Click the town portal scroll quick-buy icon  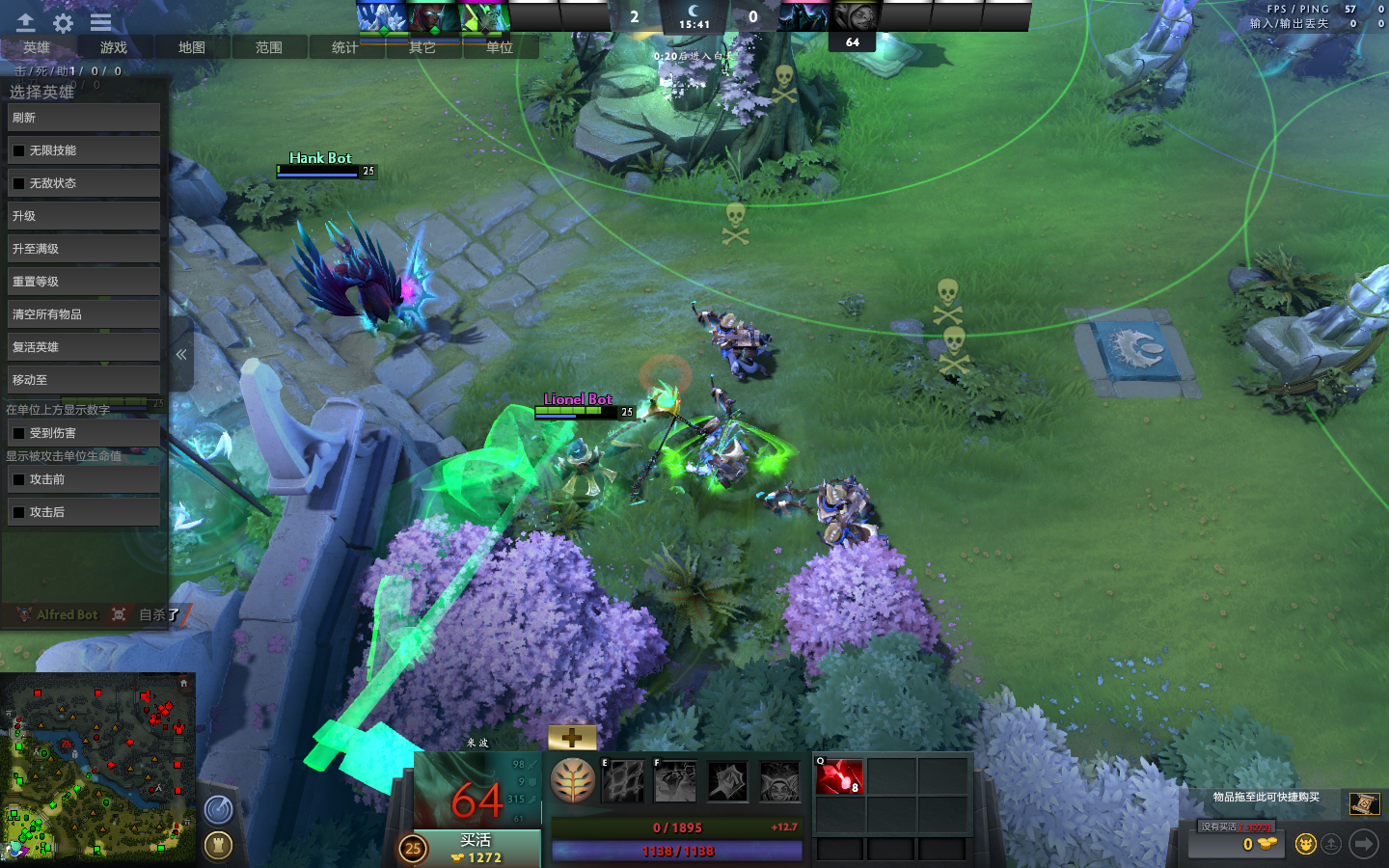(x=1364, y=803)
